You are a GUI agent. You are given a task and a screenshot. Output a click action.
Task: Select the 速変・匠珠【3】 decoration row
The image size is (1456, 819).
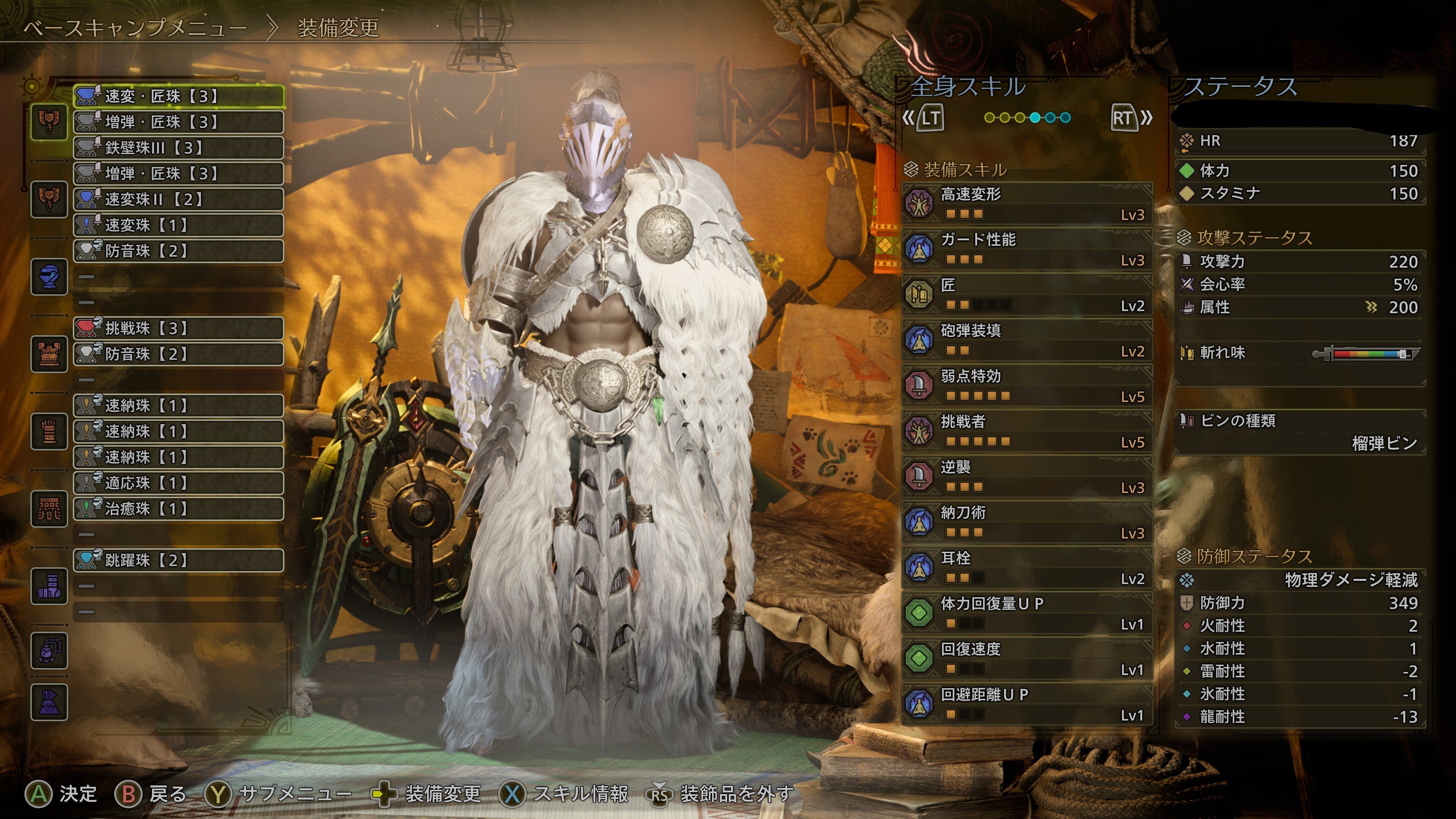click(x=179, y=96)
